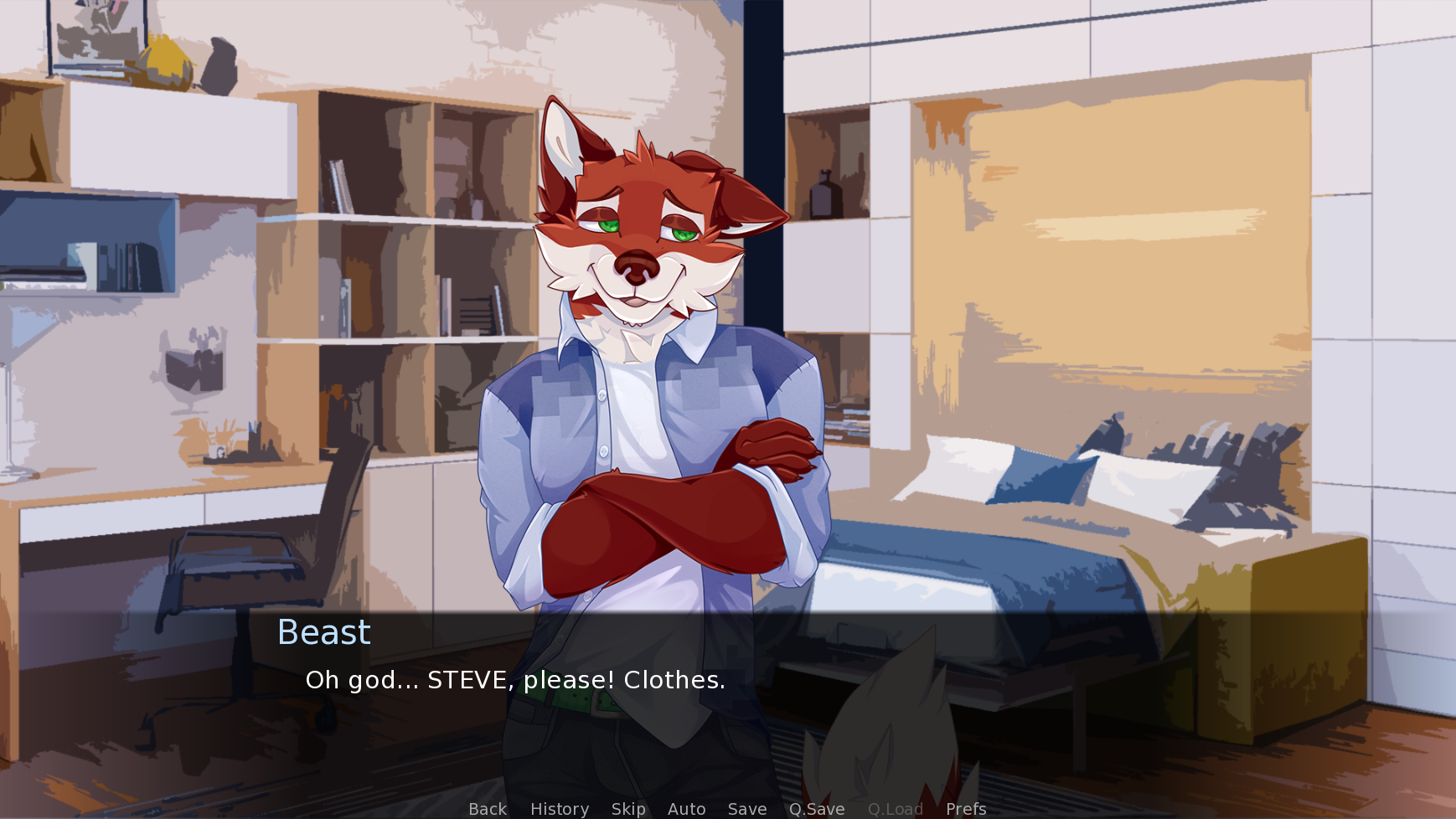Viewport: 1456px width, 819px height.
Task: Activate Skip to fast-forward dialogue
Action: tap(628, 809)
